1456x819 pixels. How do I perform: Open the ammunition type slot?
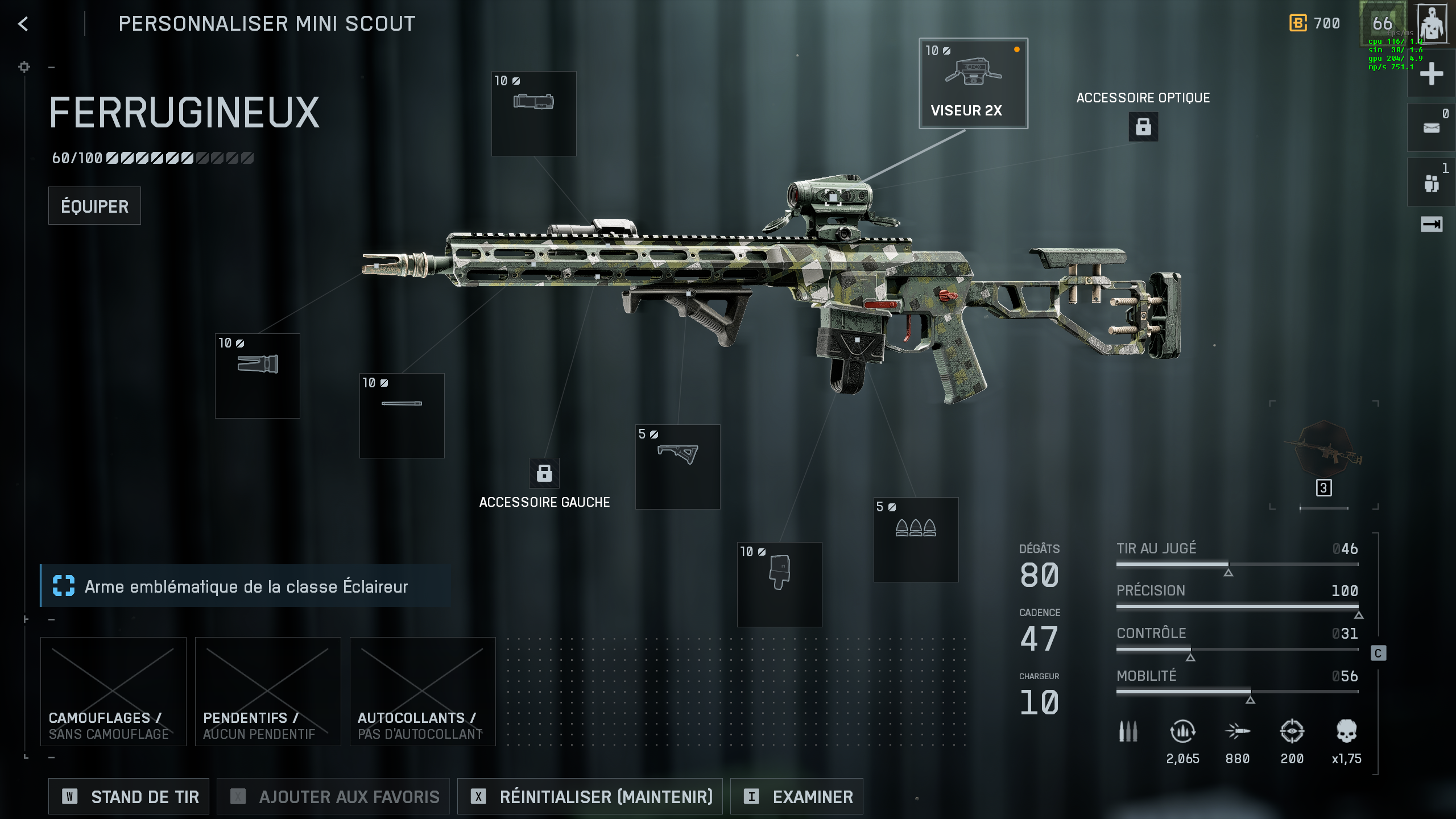point(916,539)
